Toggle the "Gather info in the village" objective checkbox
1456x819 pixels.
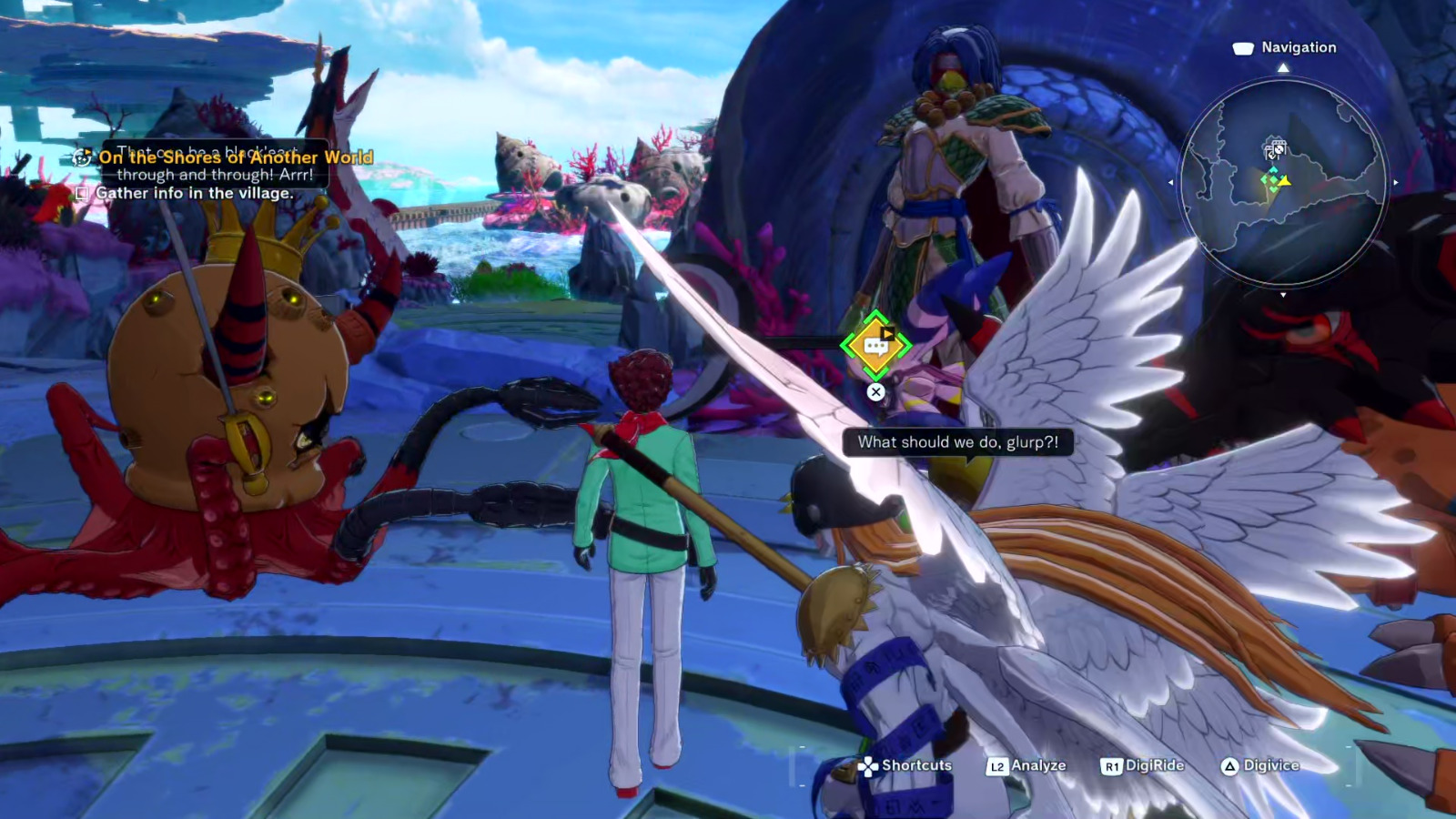click(82, 193)
